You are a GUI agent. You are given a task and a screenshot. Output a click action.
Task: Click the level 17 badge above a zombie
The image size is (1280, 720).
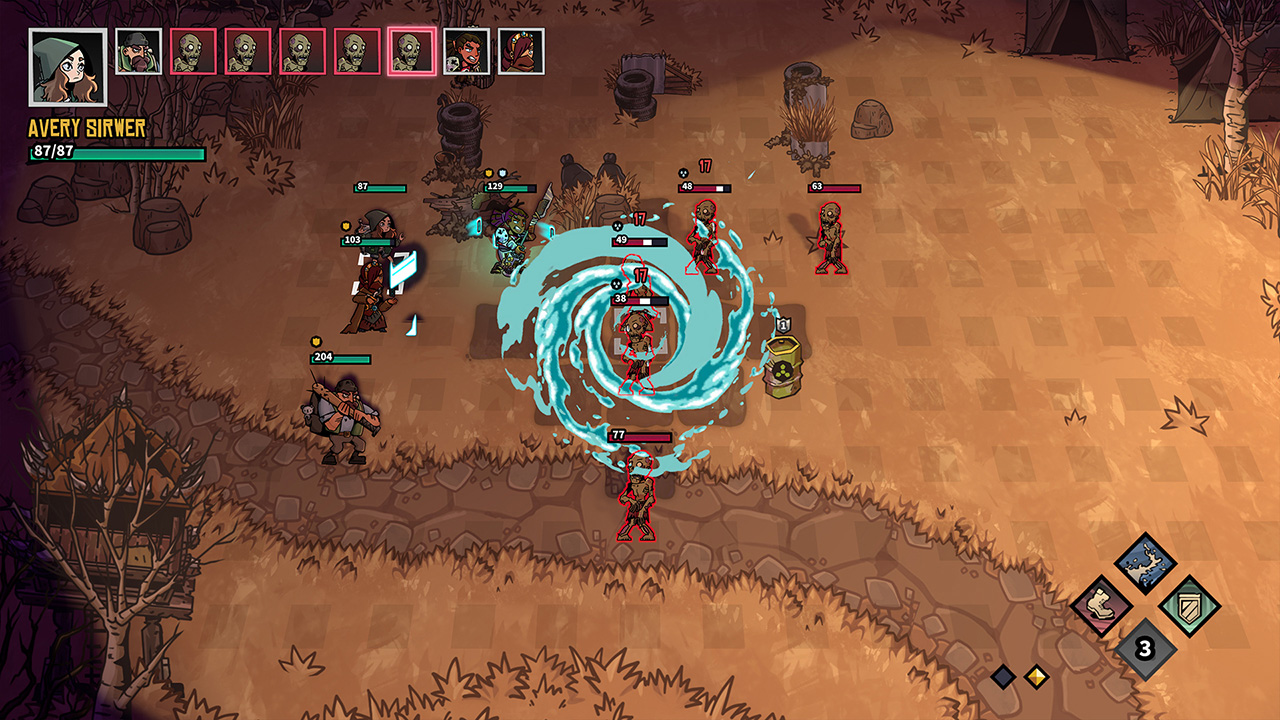tap(707, 167)
